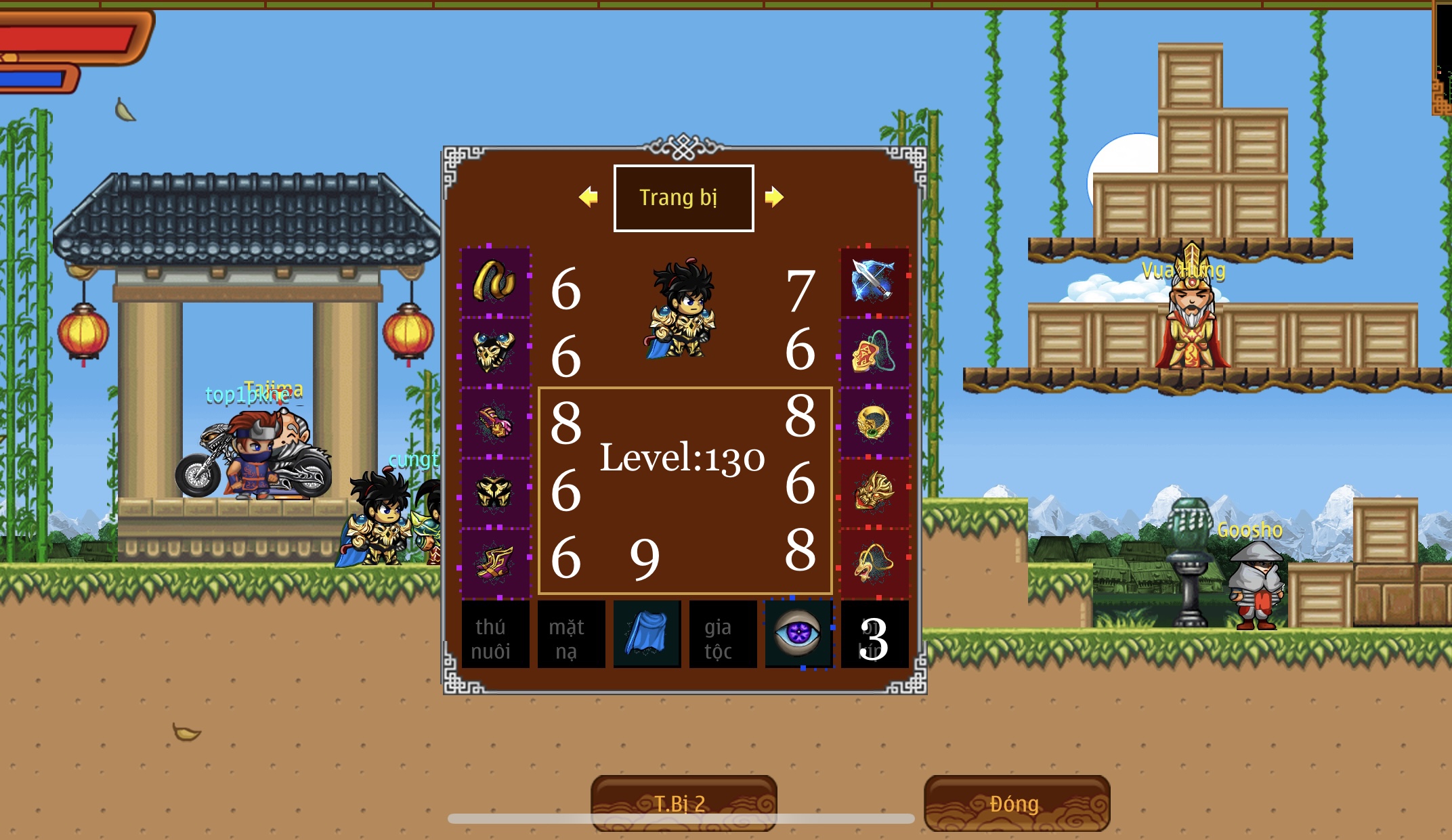Select the black gold chest armor slot

[495, 493]
